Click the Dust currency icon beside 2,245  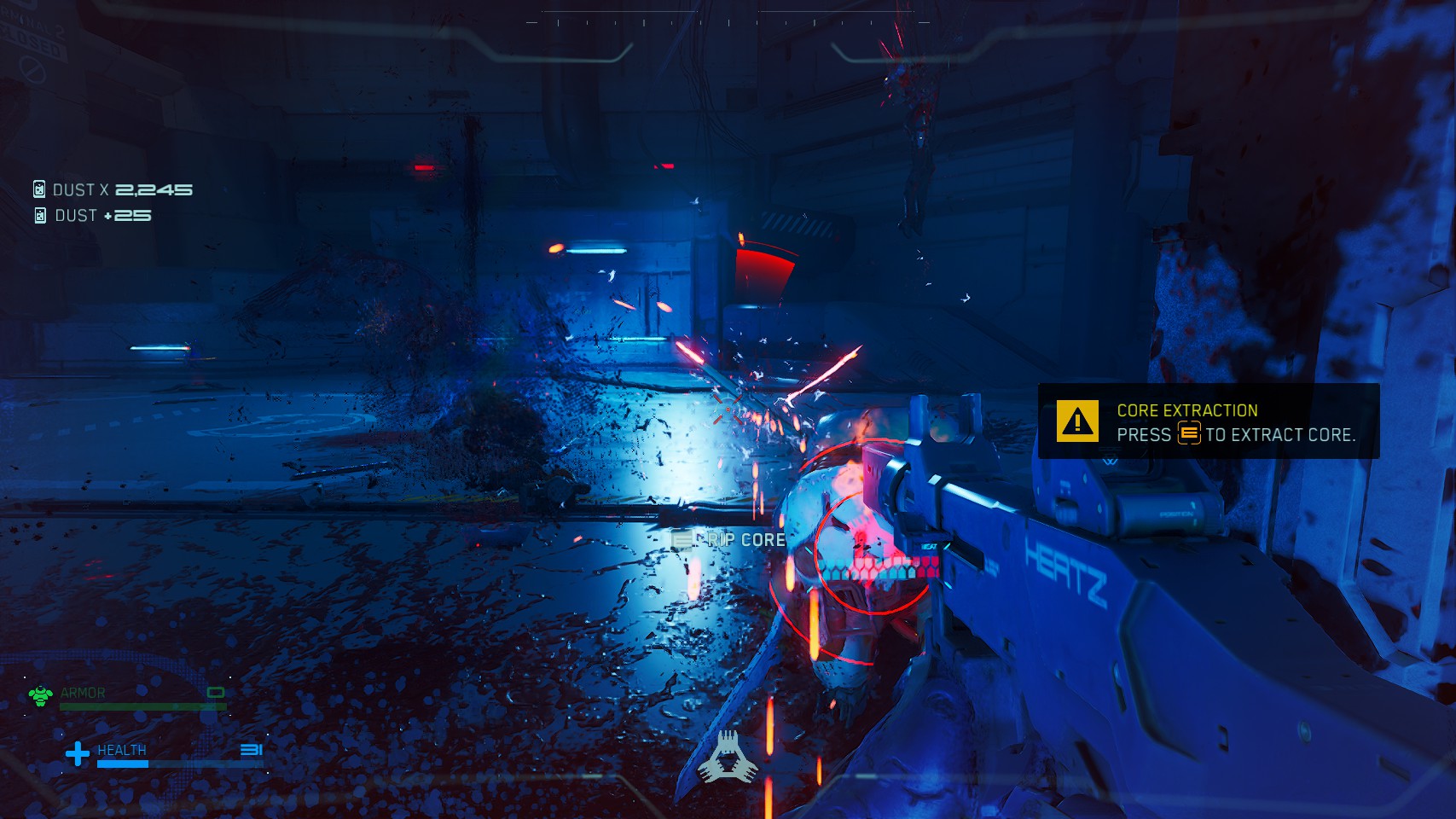pyautogui.click(x=39, y=189)
